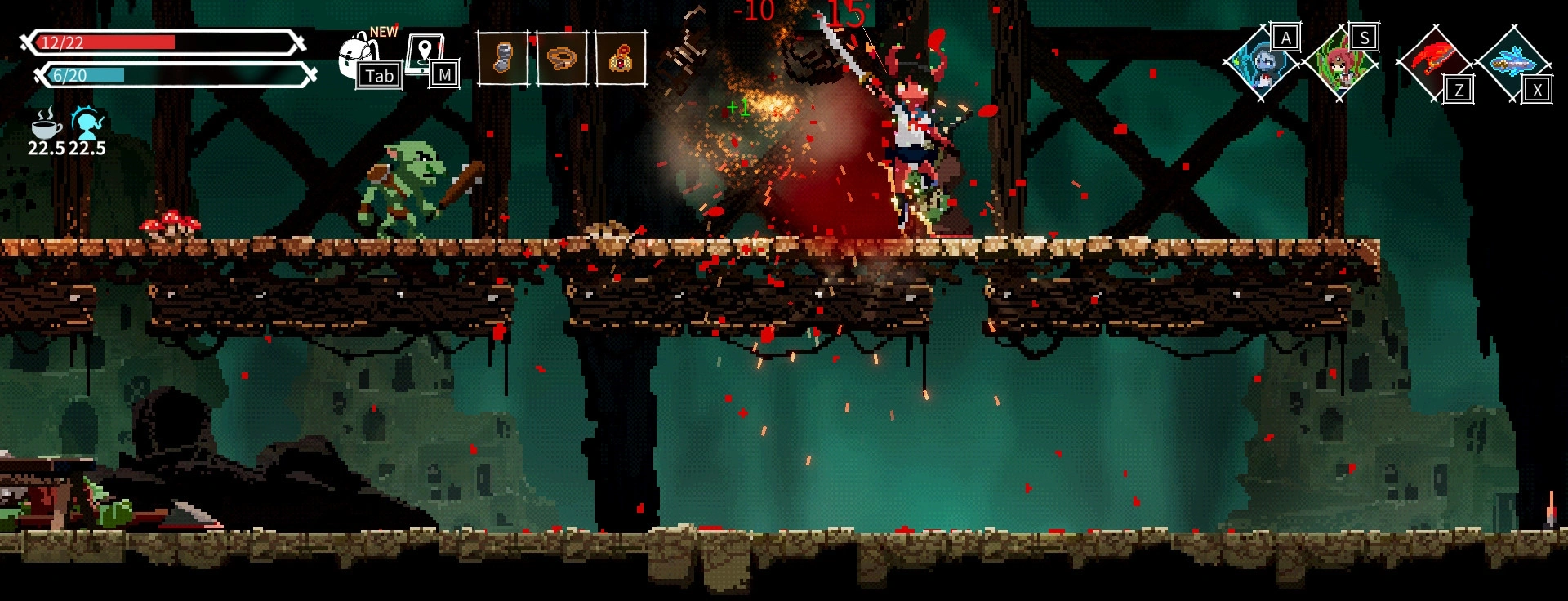Viewport: 1568px width, 601px height.
Task: Select the coiled rope item slot
Action: pos(562,58)
